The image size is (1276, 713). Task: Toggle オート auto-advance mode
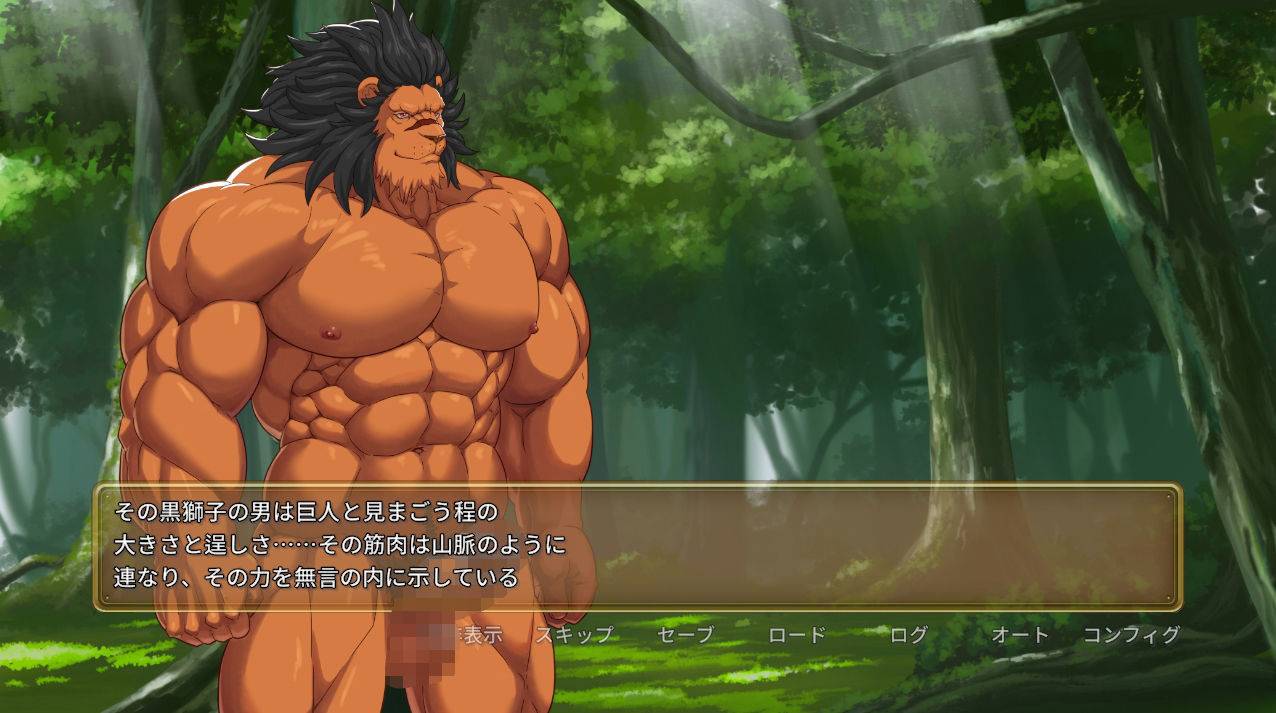pyautogui.click(x=1020, y=635)
